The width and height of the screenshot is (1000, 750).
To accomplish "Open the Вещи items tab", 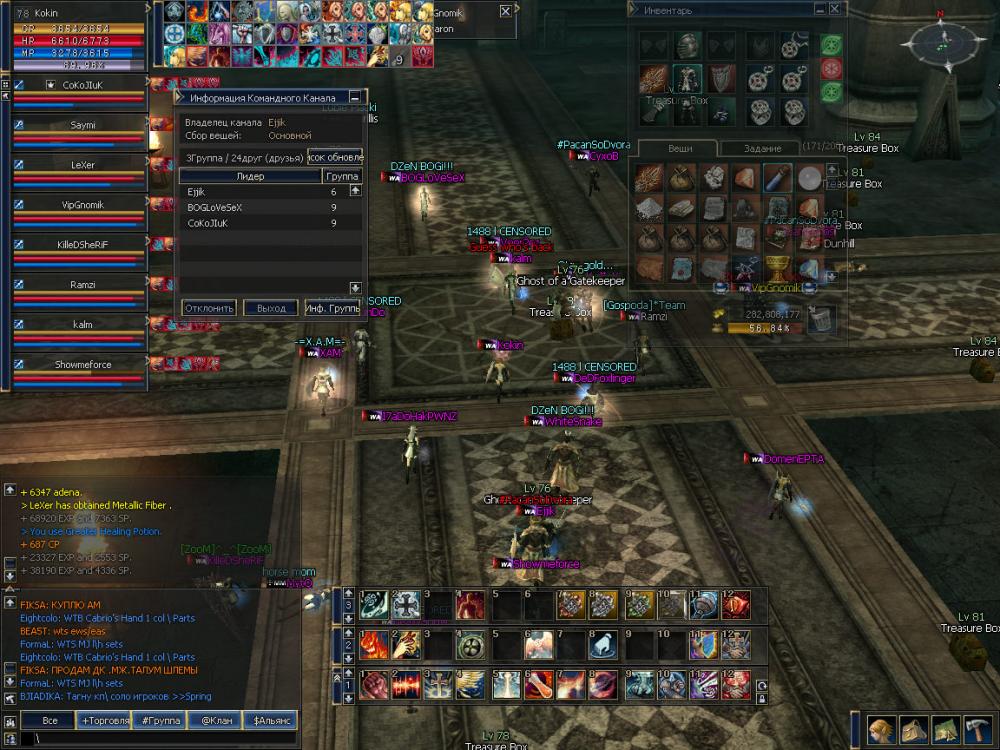I will tap(680, 148).
